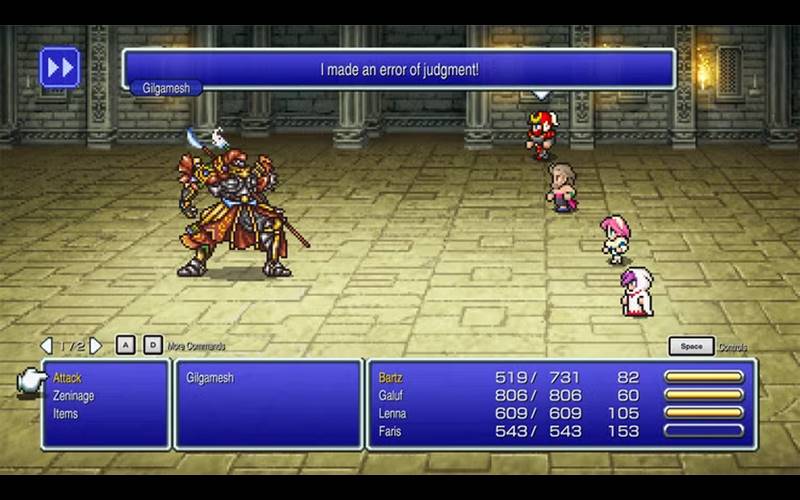Pick Lenna's row in the party list

tap(394, 414)
